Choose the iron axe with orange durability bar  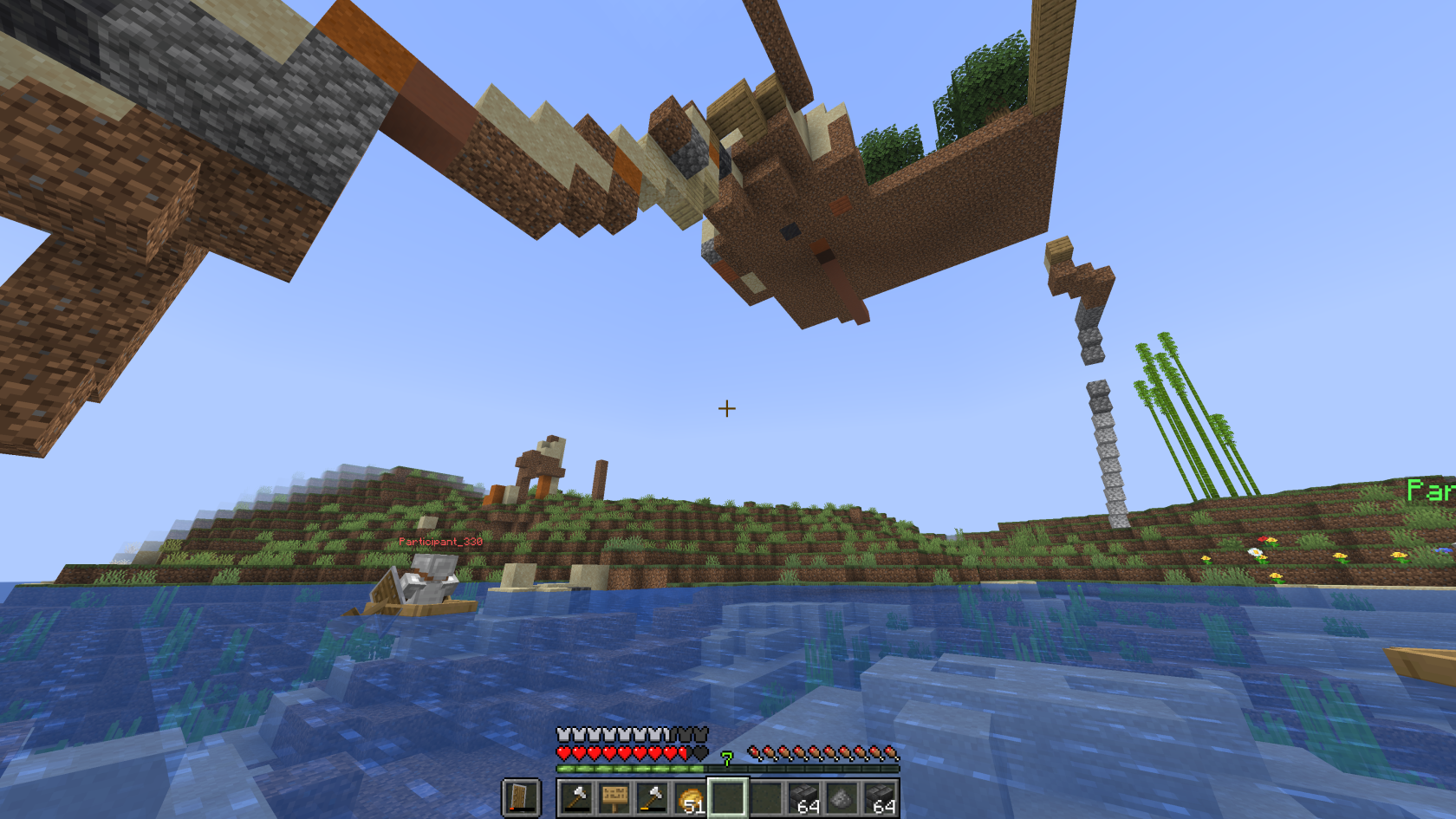tap(653, 798)
